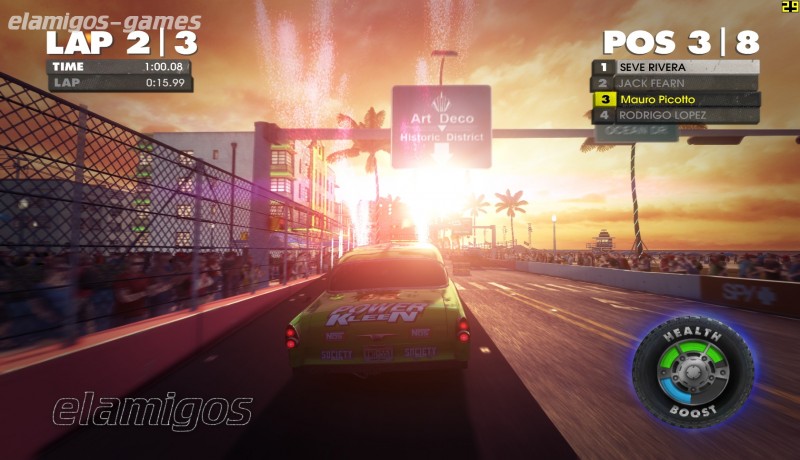Click the highlighted Mauro Picotto standings row
Image resolution: width=800 pixels, height=460 pixels.
pyautogui.click(x=676, y=99)
